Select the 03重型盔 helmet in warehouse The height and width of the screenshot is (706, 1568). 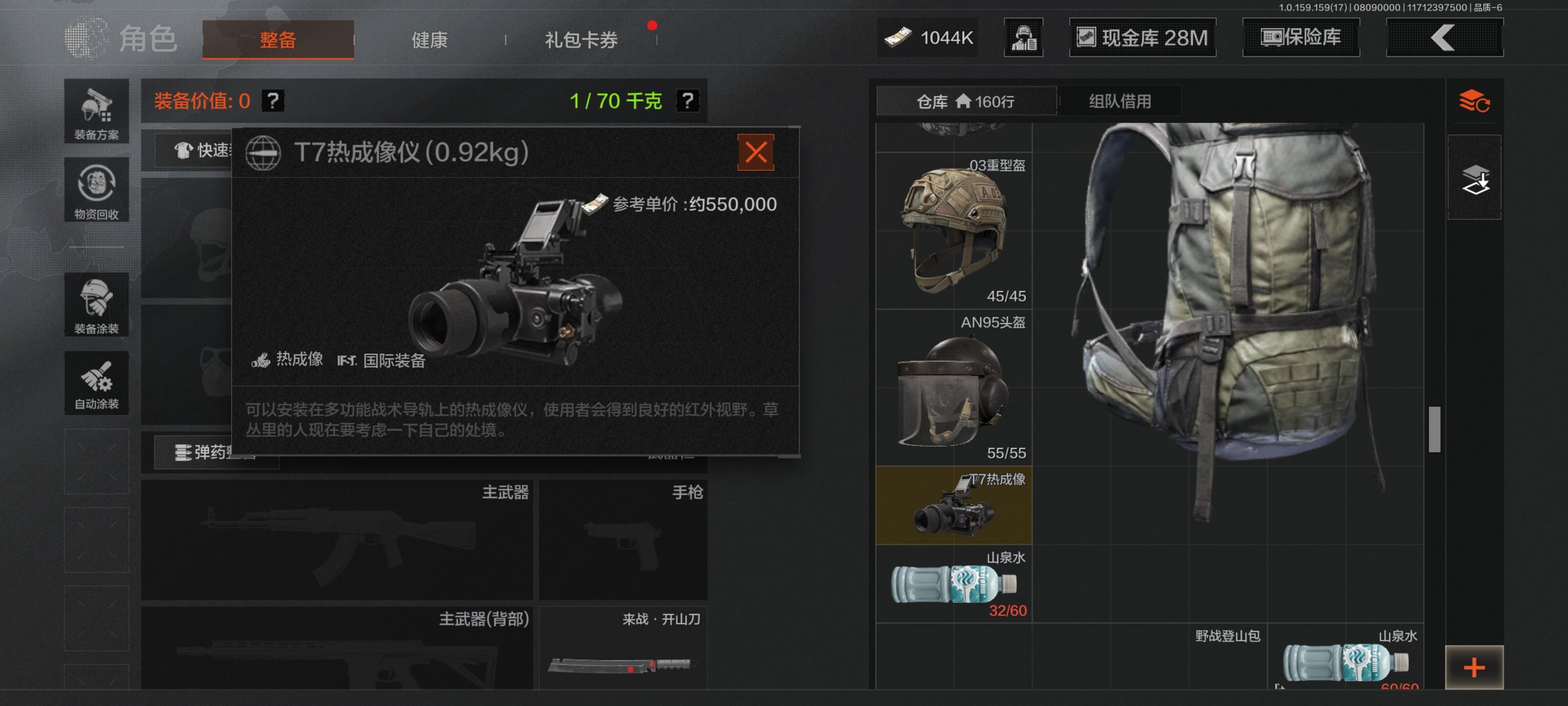click(x=954, y=230)
